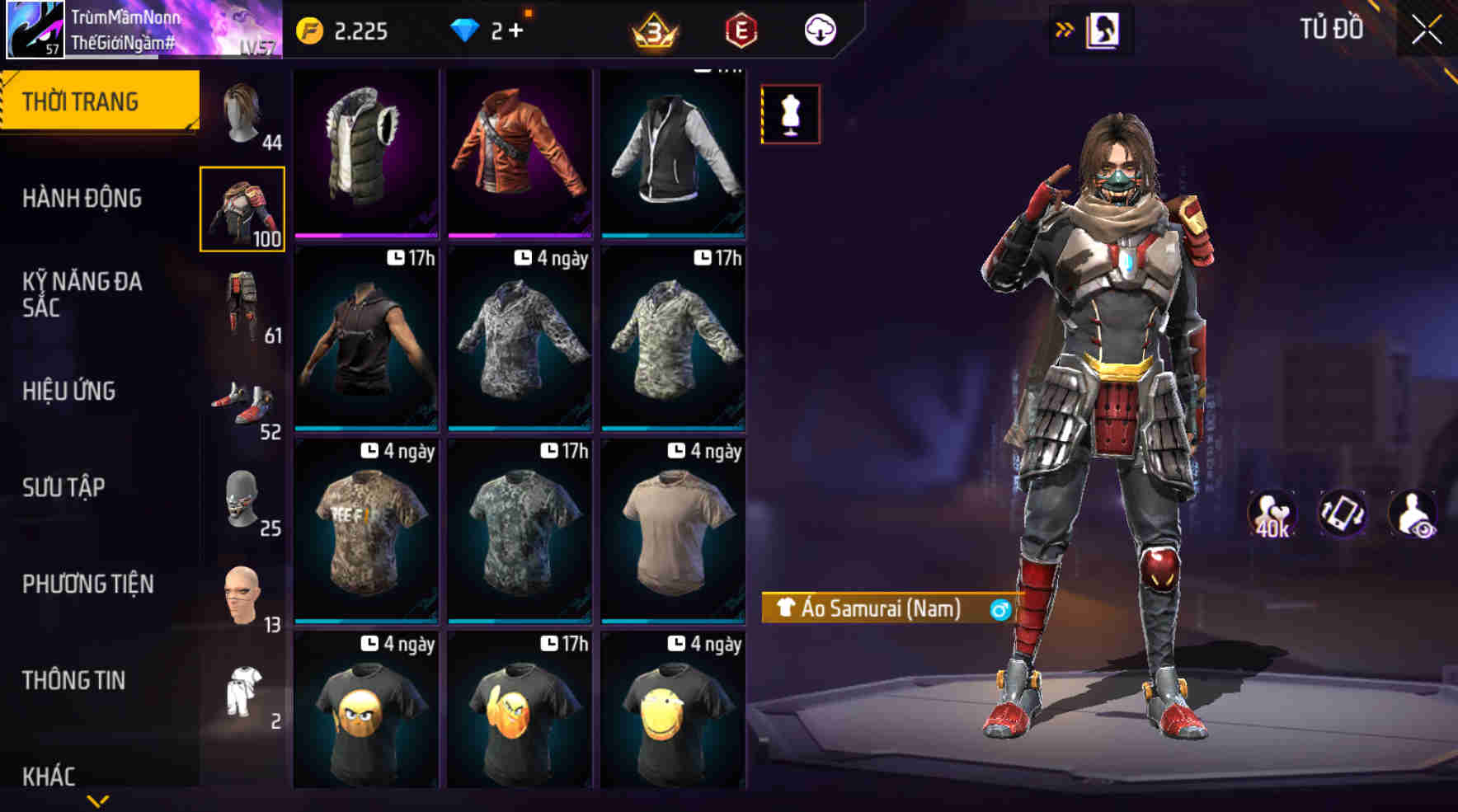Viewport: 1458px width, 812px height.
Task: Select the red E rank emblem
Action: [741, 30]
